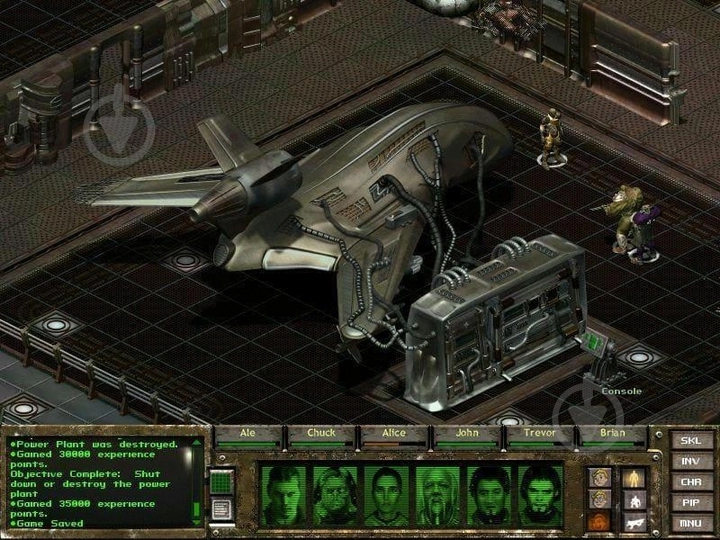The image size is (720, 540).
Task: Click the green grid button beside portraits
Action: 223,481
